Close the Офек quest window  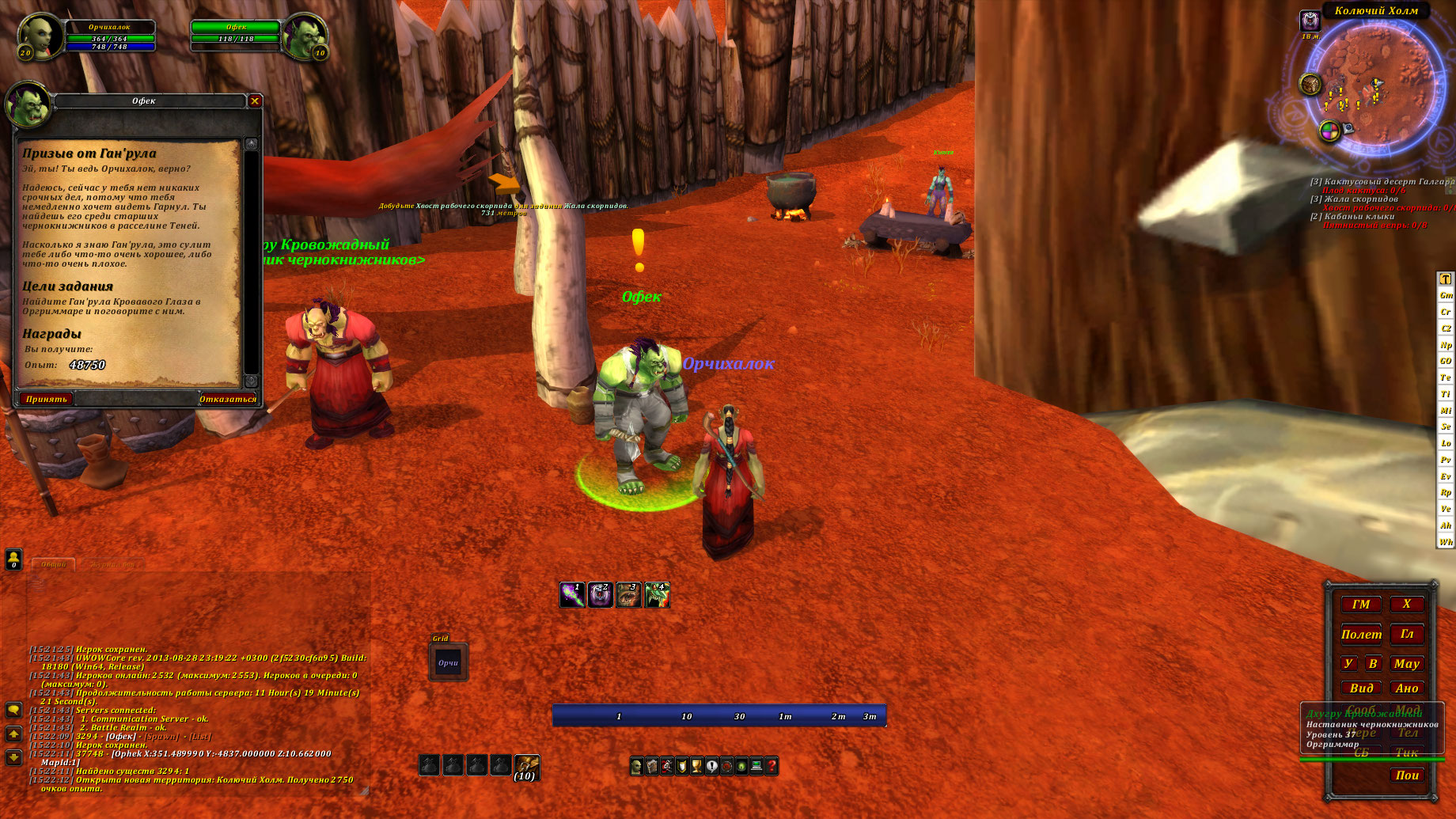(x=255, y=100)
